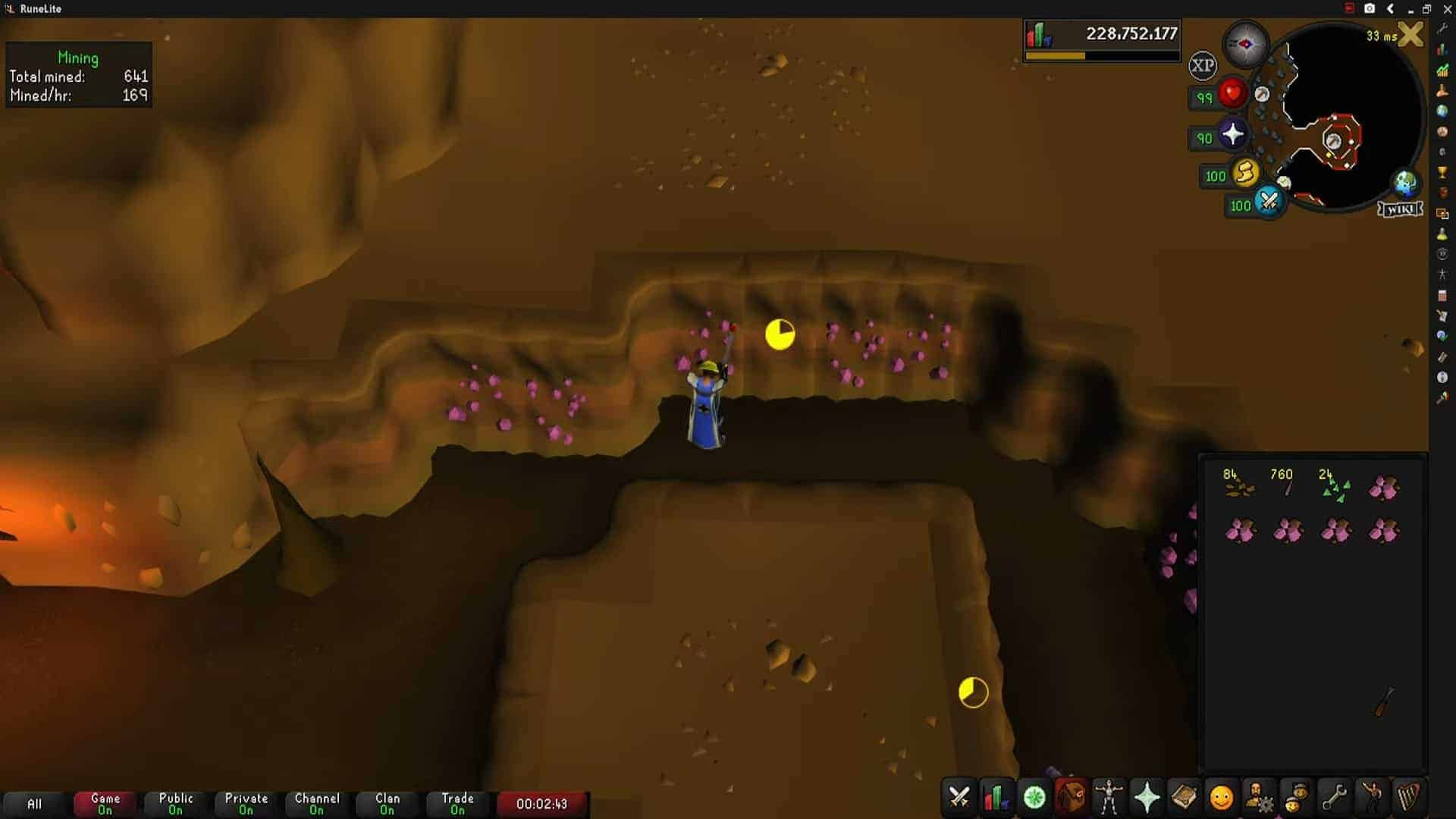This screenshot has height=819, width=1456.
Task: Open the Quest List tab
Action: [1034, 798]
